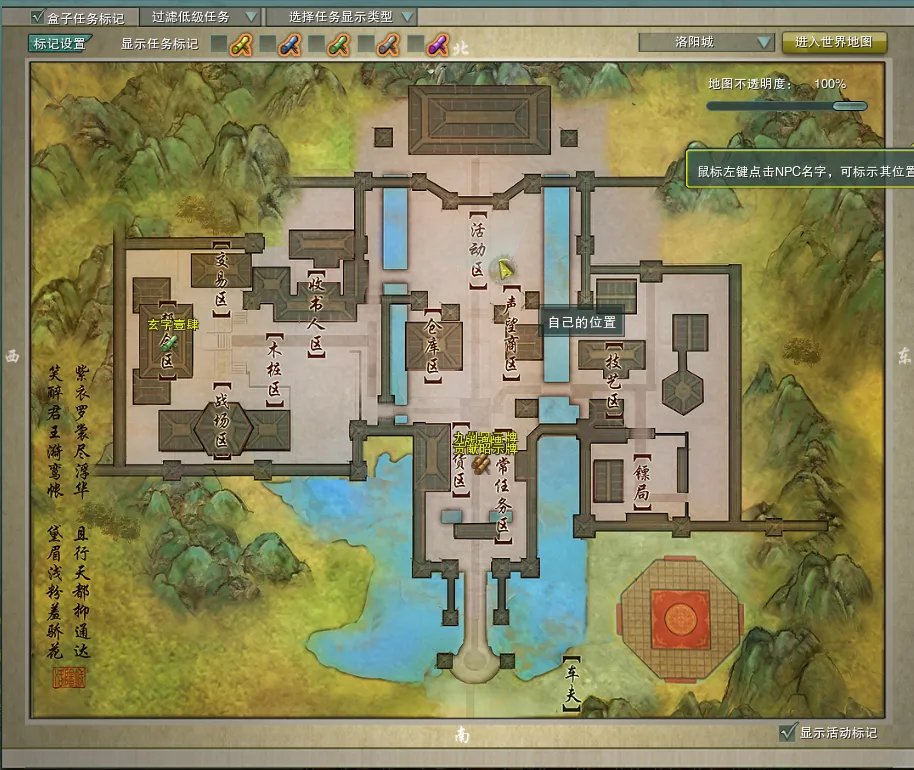Tick the checkbox beside the green scroll
The height and width of the screenshot is (770, 914).
[x=316, y=44]
